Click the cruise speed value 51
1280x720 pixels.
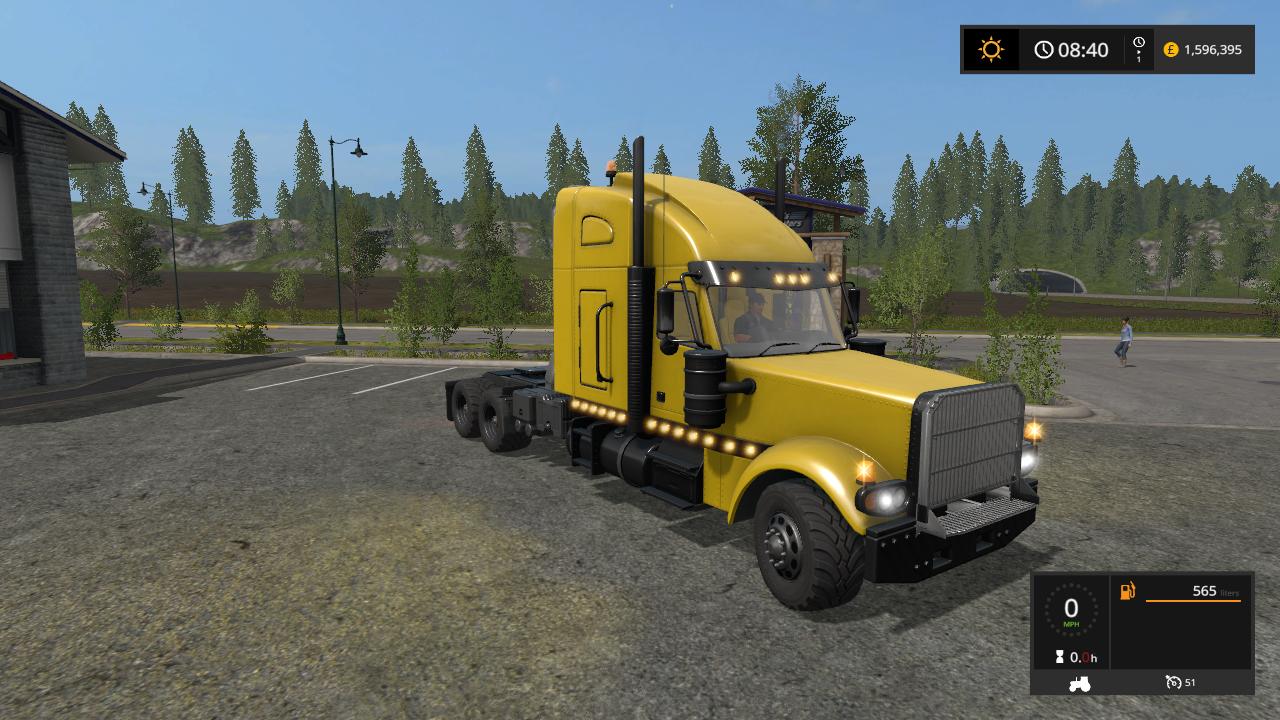(x=1190, y=682)
